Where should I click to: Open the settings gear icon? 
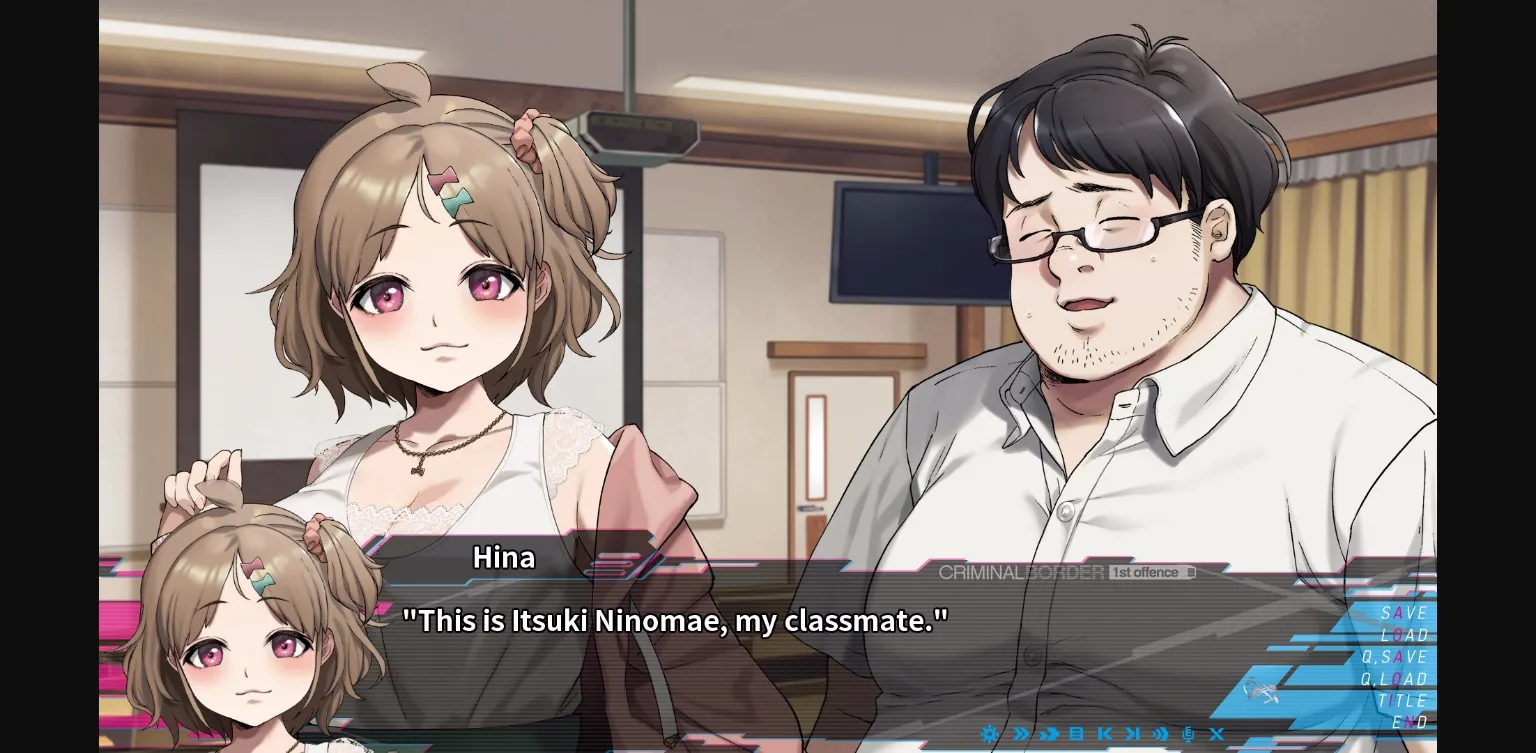click(x=990, y=733)
